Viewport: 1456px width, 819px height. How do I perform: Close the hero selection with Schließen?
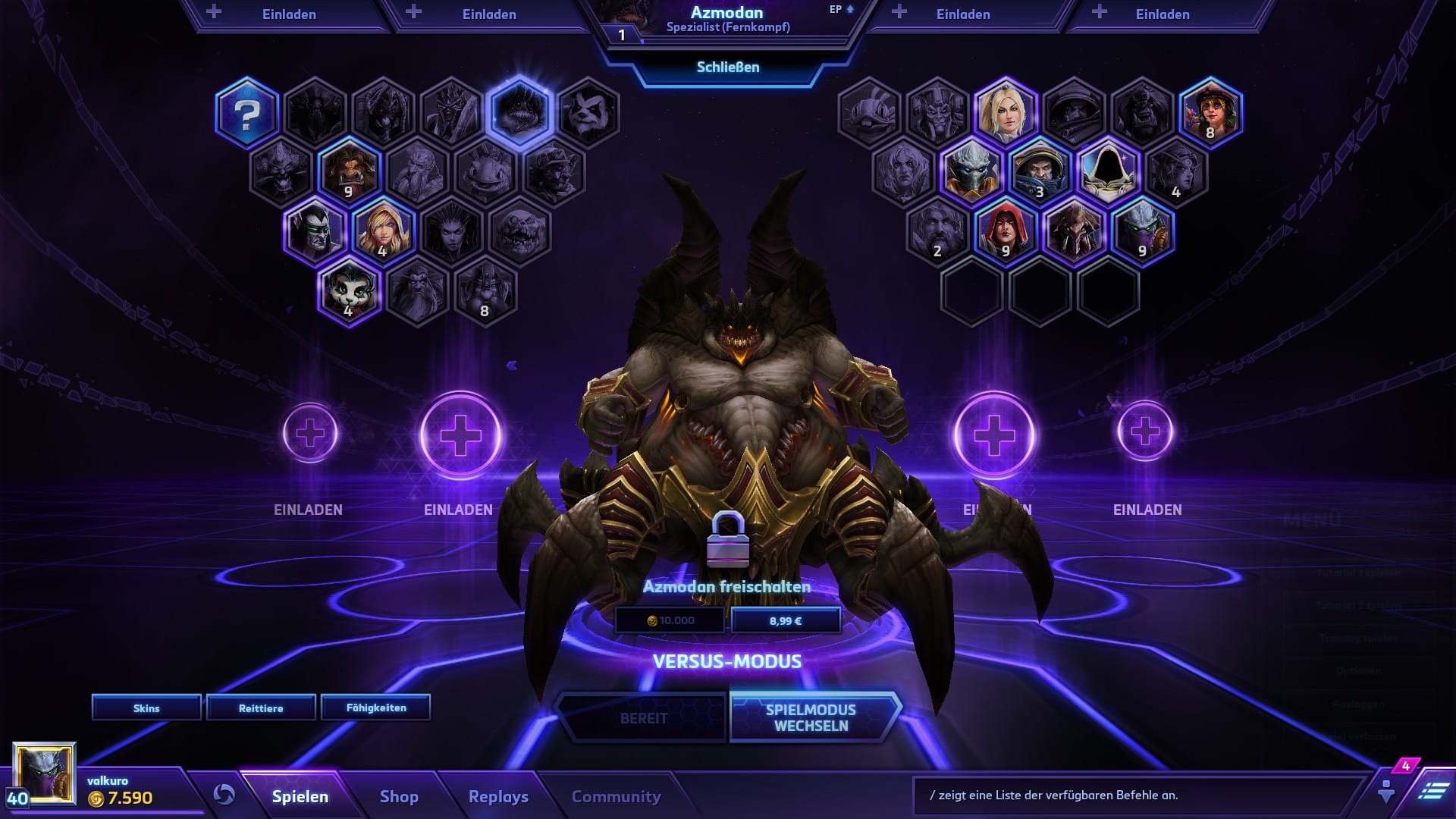click(x=727, y=67)
